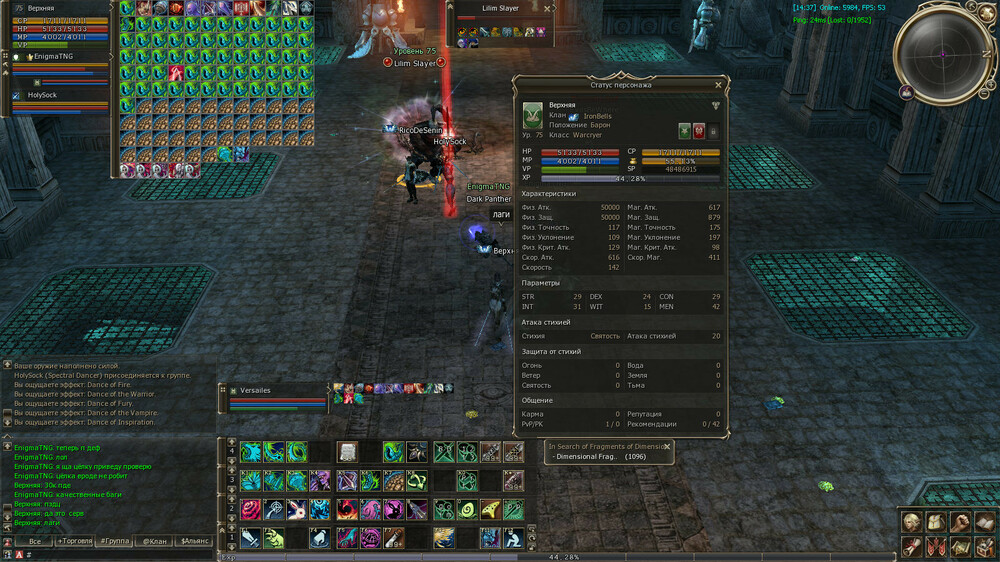Close the Lilim Slayer target window

[548, 8]
